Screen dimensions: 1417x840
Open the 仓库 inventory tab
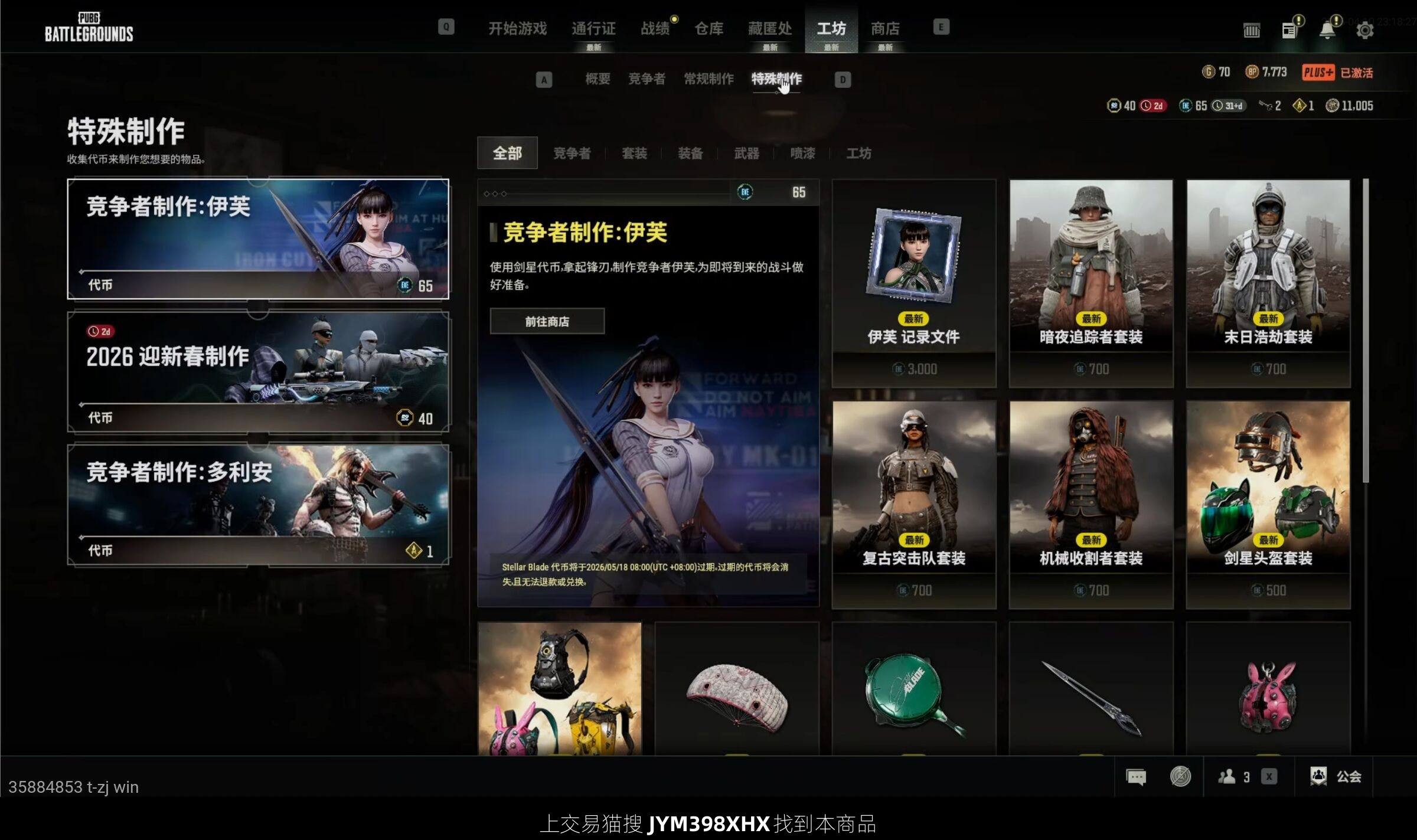[x=708, y=28]
